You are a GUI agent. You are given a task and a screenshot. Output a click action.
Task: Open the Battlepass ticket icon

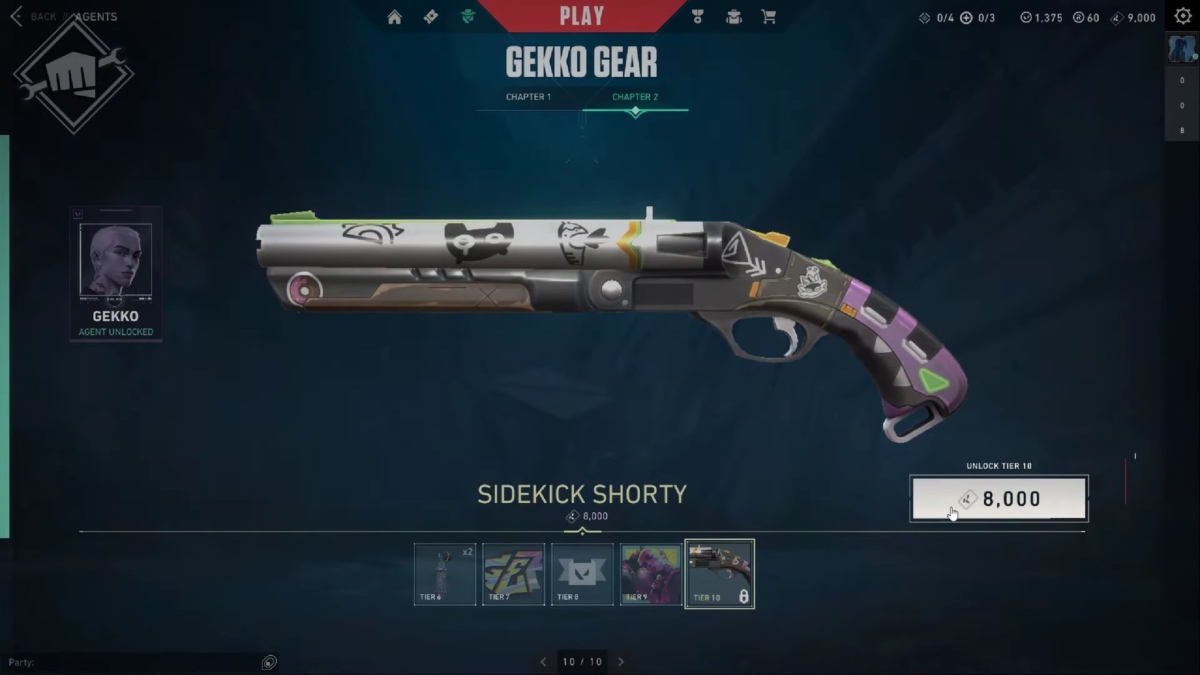point(431,17)
